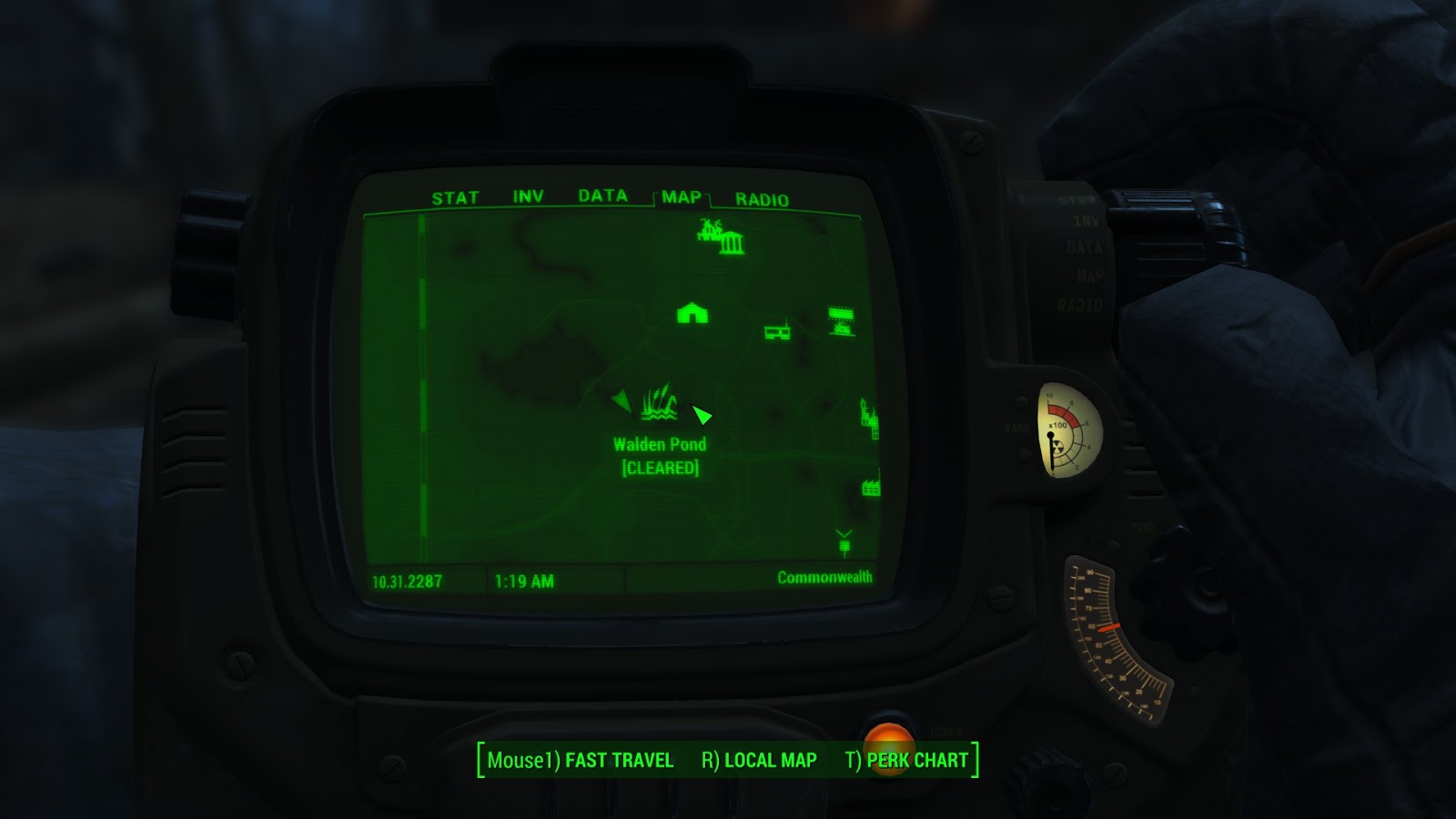Click the Commonwealth region label
This screenshot has width=1456, height=819.
coord(824,576)
